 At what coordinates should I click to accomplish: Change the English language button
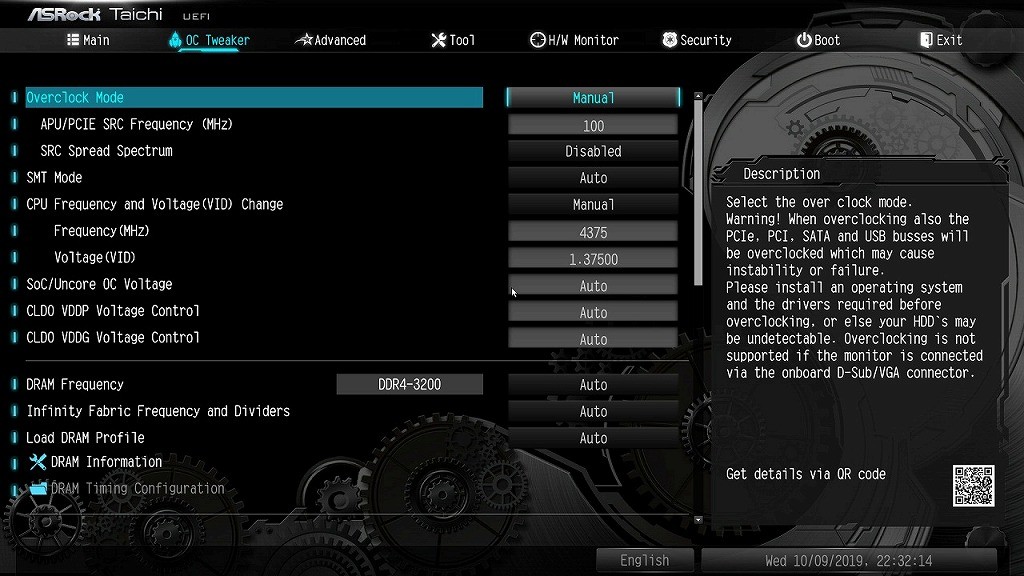(x=644, y=560)
